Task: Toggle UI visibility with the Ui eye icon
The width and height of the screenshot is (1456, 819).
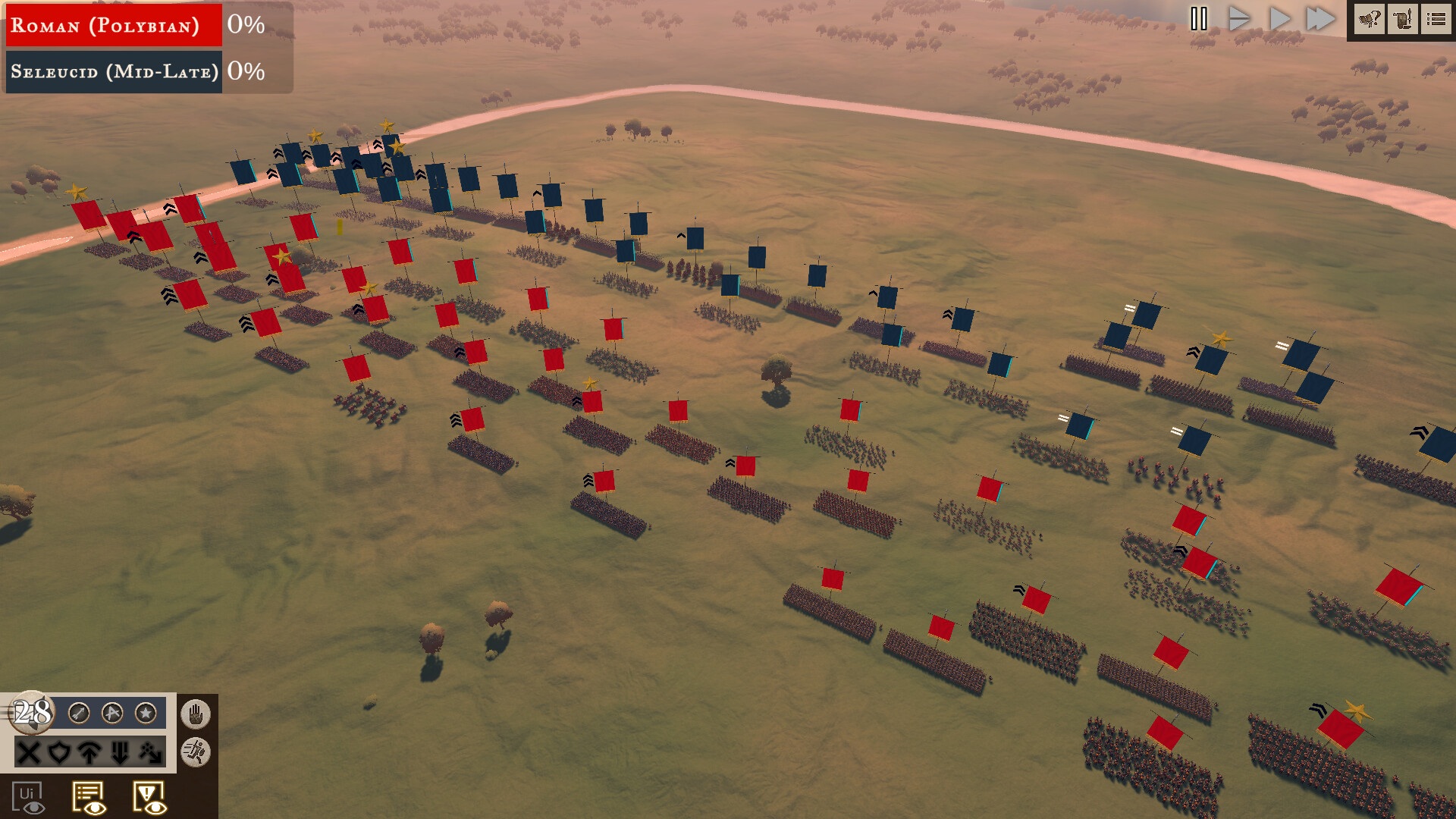Action: coord(28,798)
